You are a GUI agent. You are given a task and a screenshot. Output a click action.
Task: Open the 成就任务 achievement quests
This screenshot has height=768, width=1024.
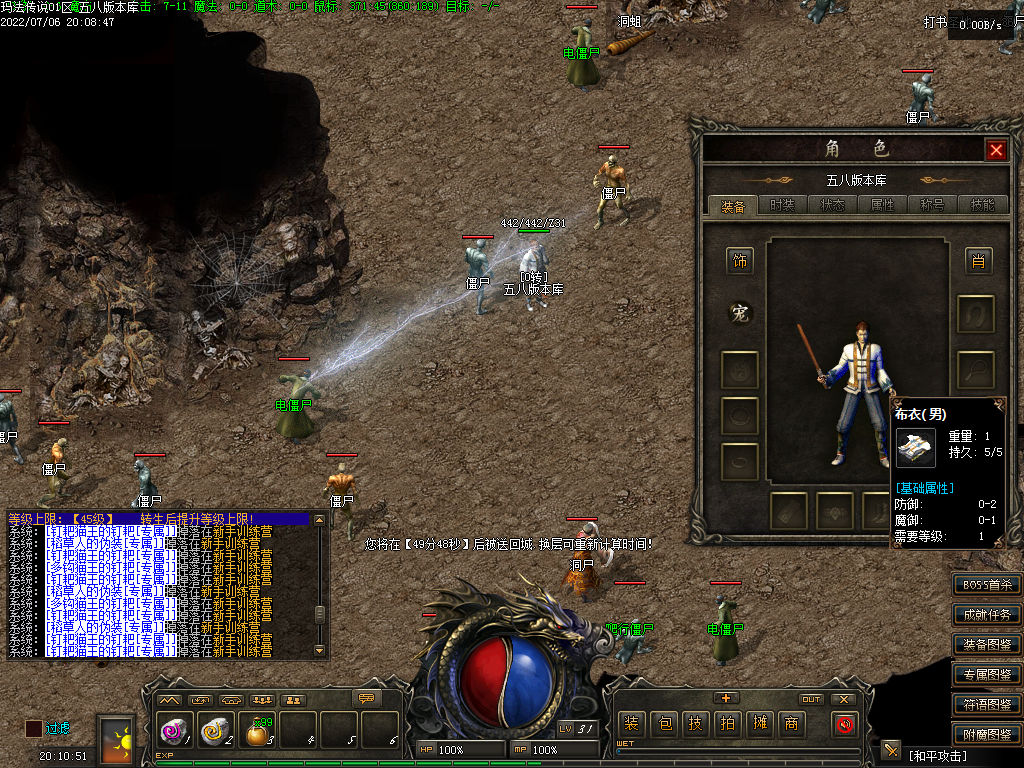point(986,615)
